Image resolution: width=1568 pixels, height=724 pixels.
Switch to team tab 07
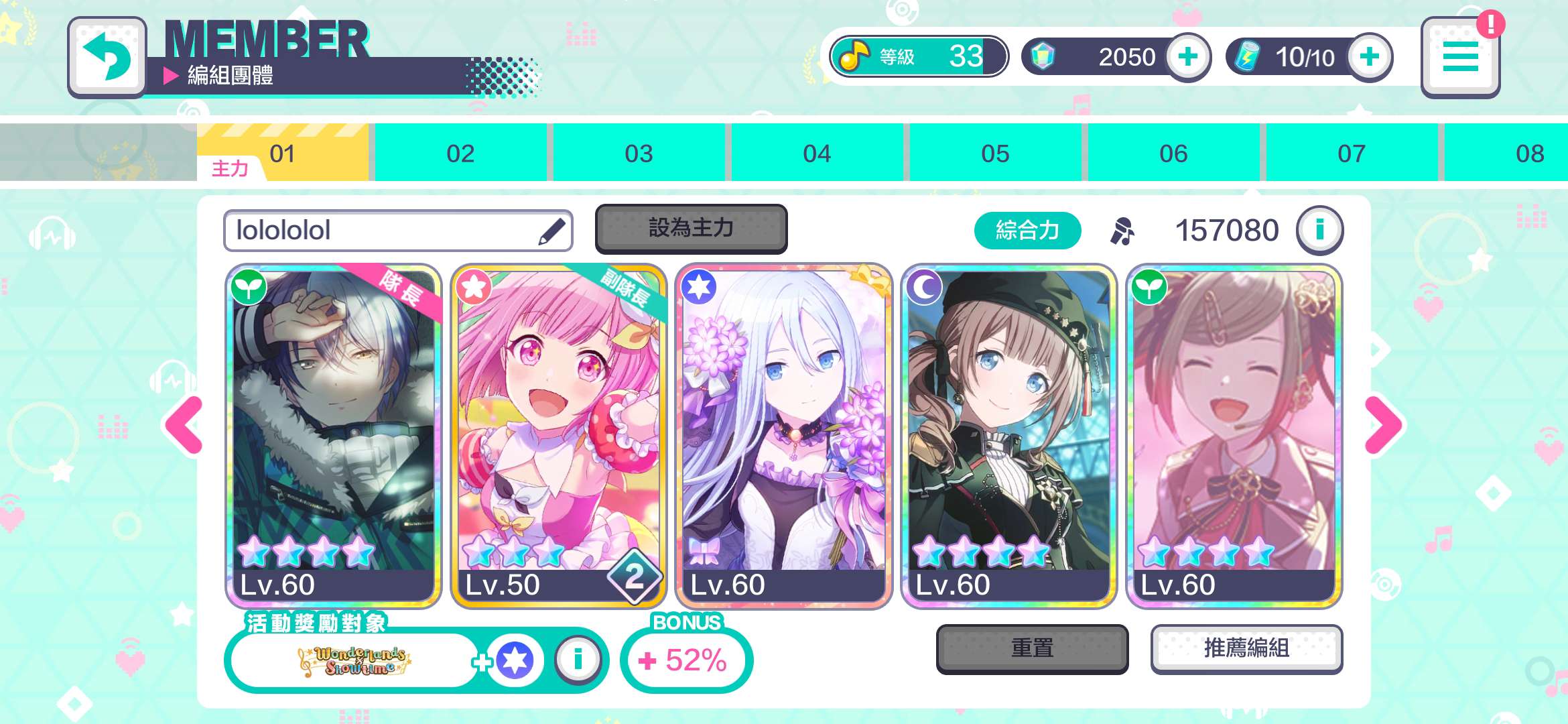[1352, 154]
